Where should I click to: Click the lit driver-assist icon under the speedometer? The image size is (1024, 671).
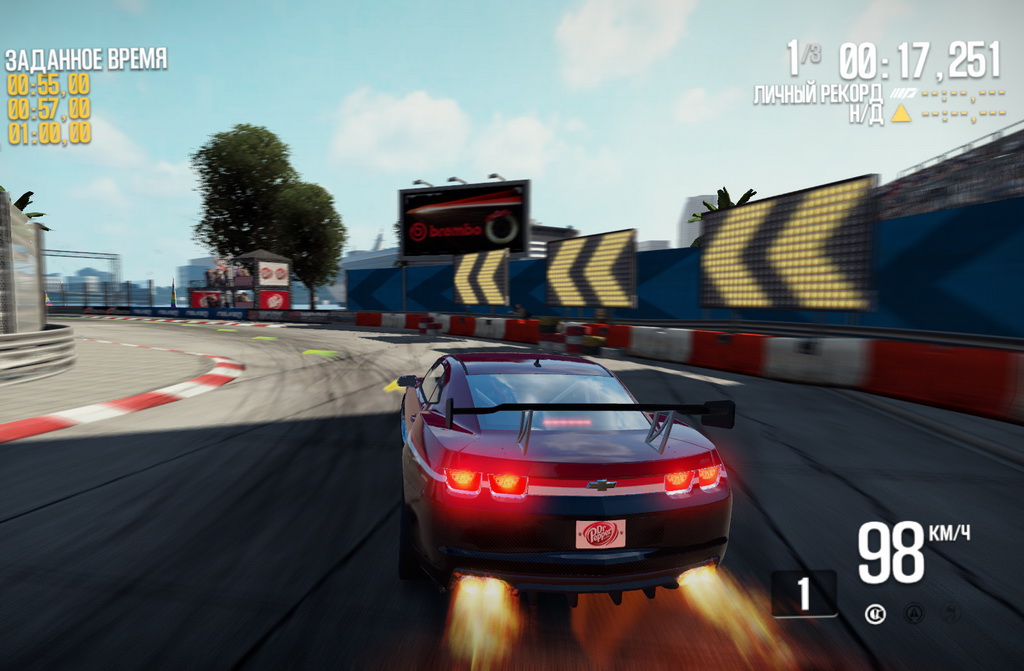point(875,614)
